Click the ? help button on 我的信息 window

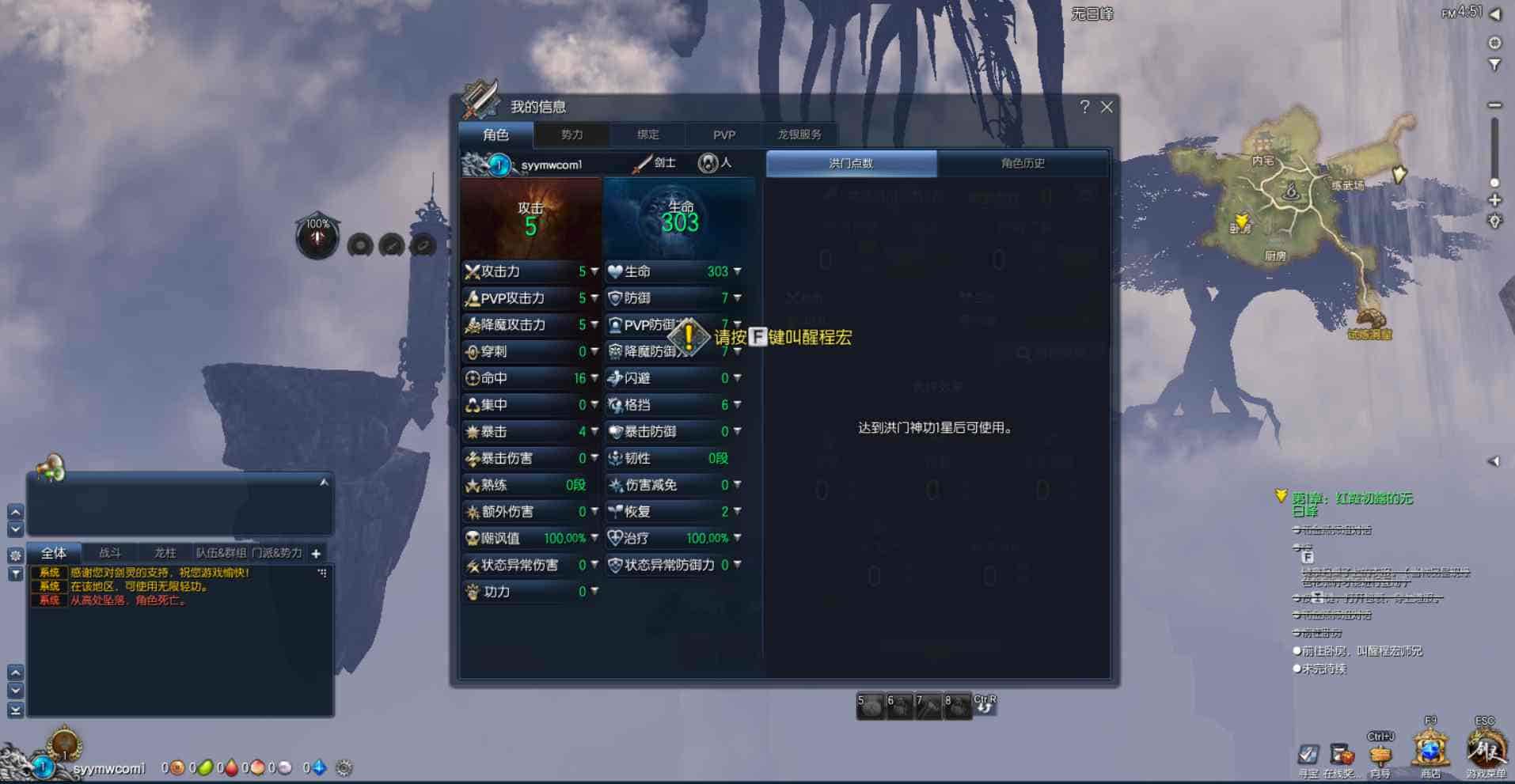(x=1084, y=107)
